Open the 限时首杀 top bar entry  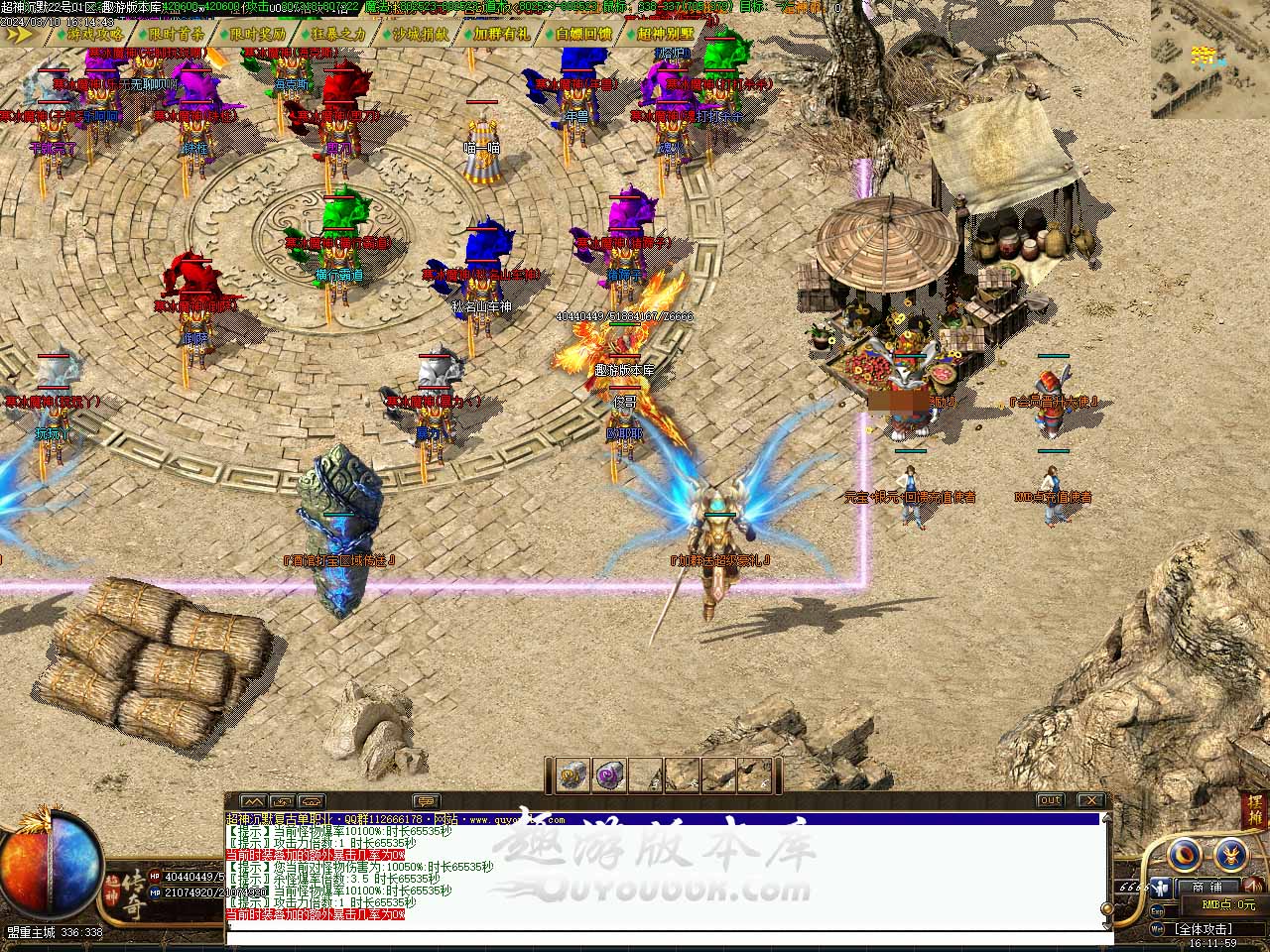point(176,34)
